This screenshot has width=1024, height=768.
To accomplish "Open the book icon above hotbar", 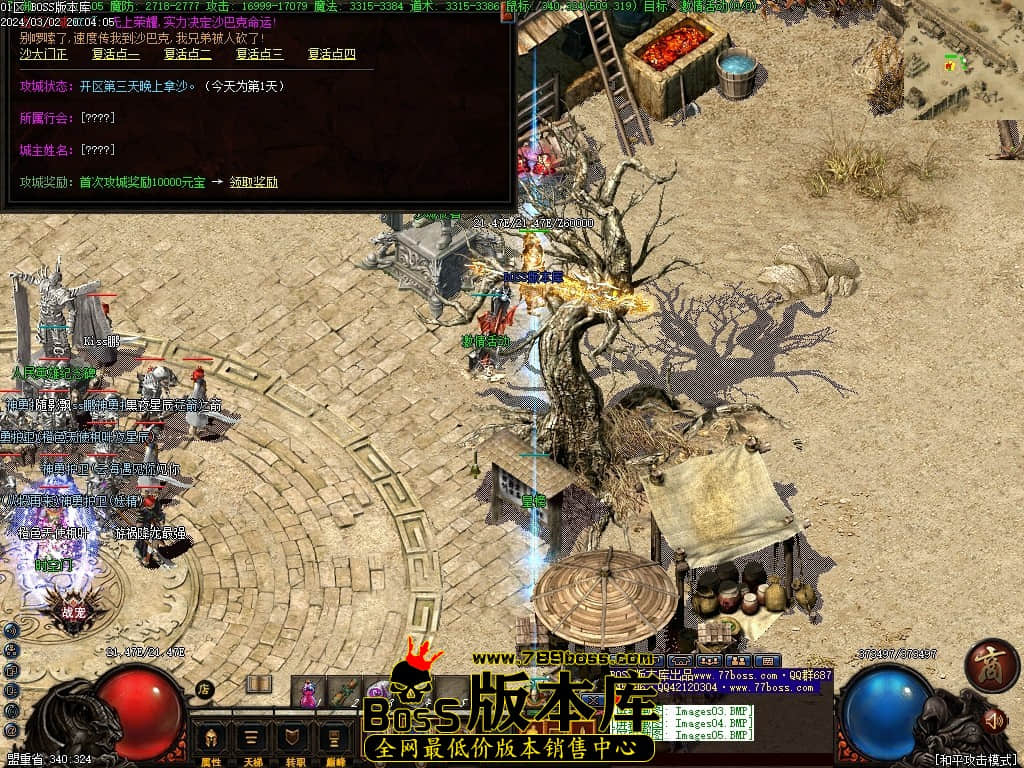I will coord(259,684).
